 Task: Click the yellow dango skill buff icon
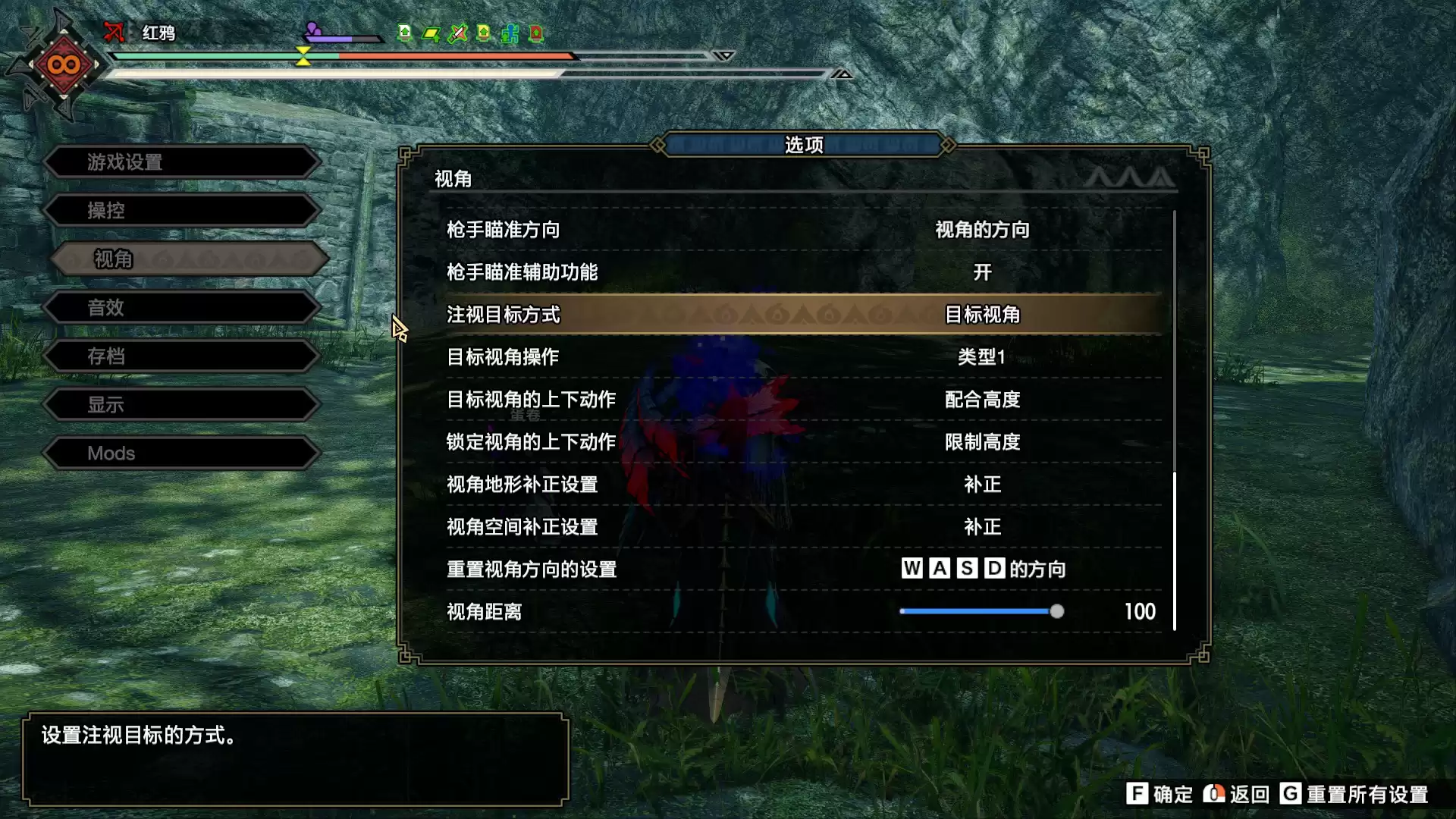(x=430, y=33)
